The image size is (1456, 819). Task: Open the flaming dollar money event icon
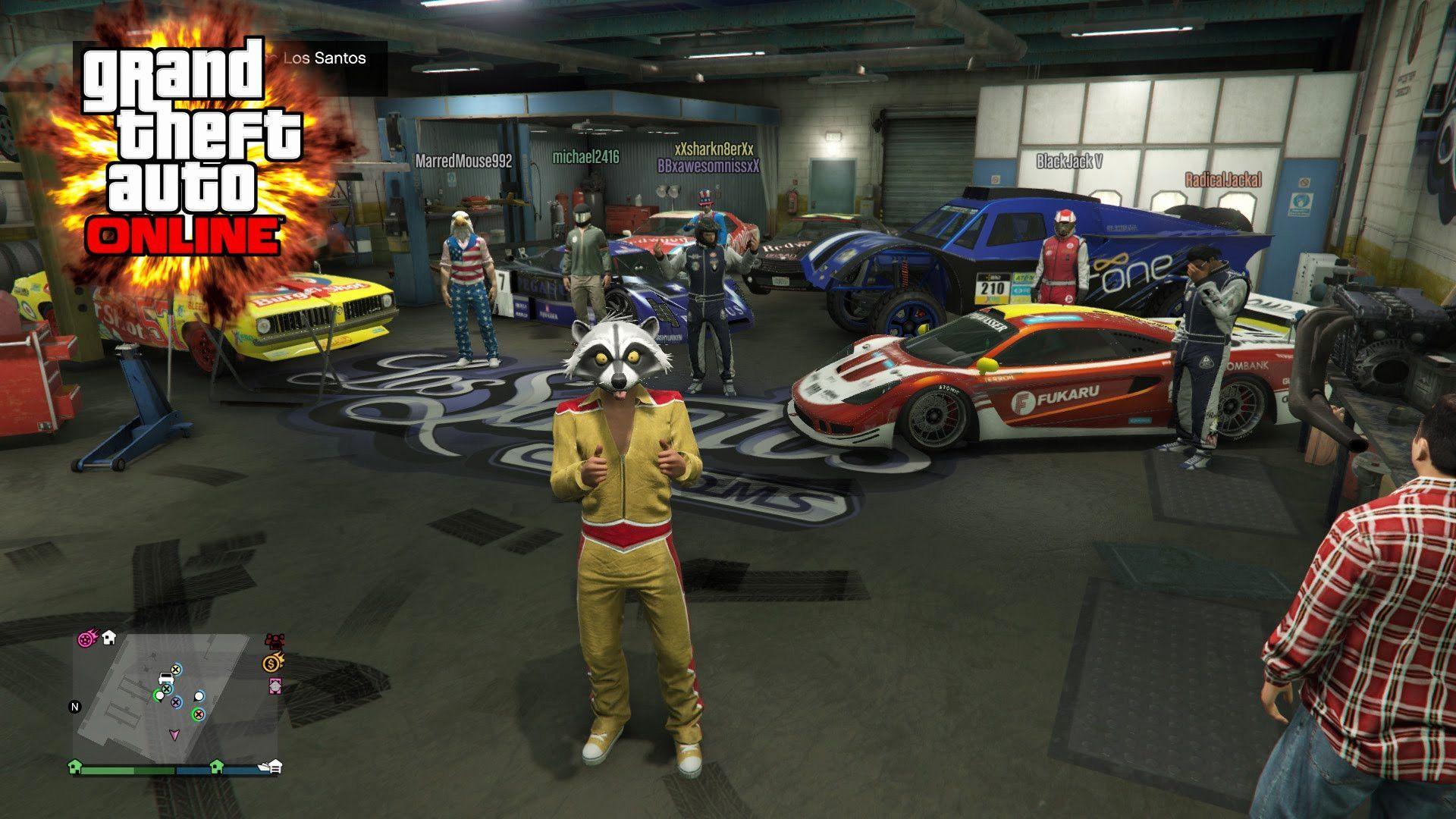click(x=272, y=664)
